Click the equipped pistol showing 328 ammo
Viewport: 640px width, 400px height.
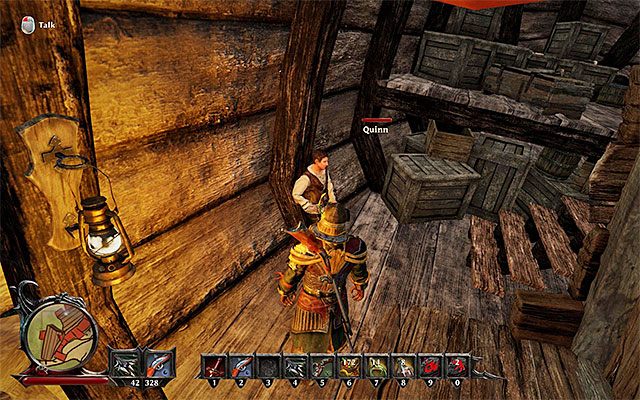[x=161, y=363]
